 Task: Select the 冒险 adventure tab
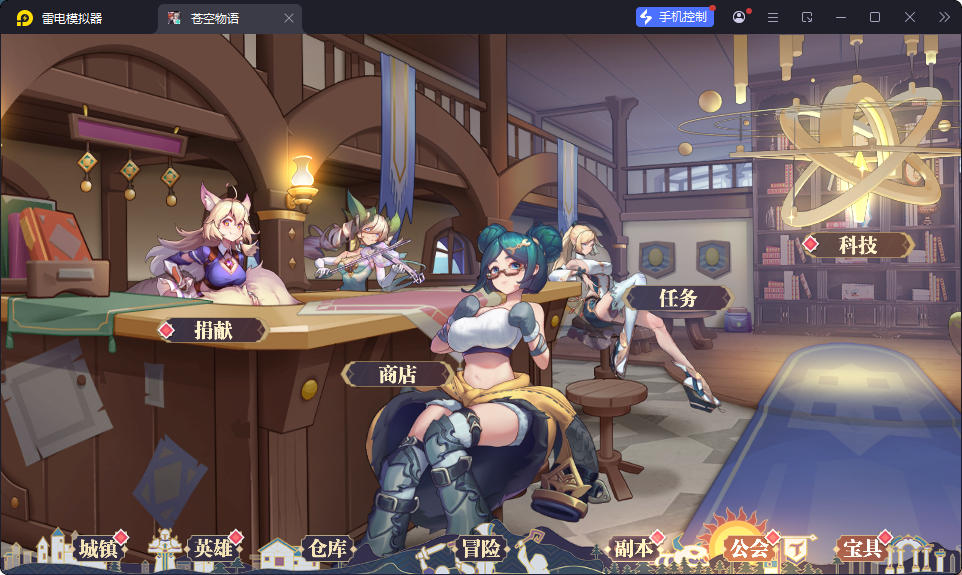(481, 548)
